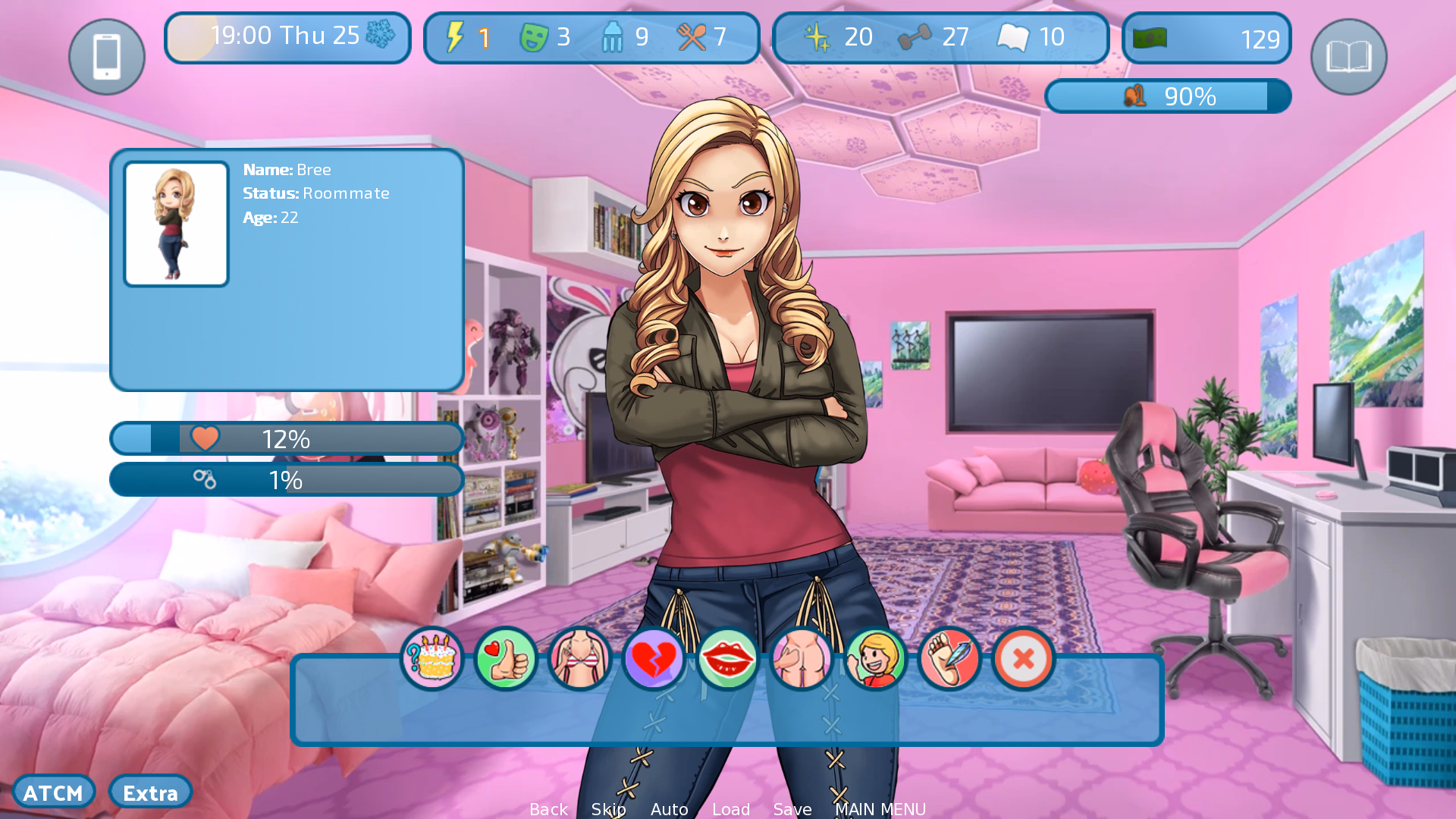Image resolution: width=1456 pixels, height=819 pixels.
Task: Choose the birthday cake question action
Action: [432, 658]
